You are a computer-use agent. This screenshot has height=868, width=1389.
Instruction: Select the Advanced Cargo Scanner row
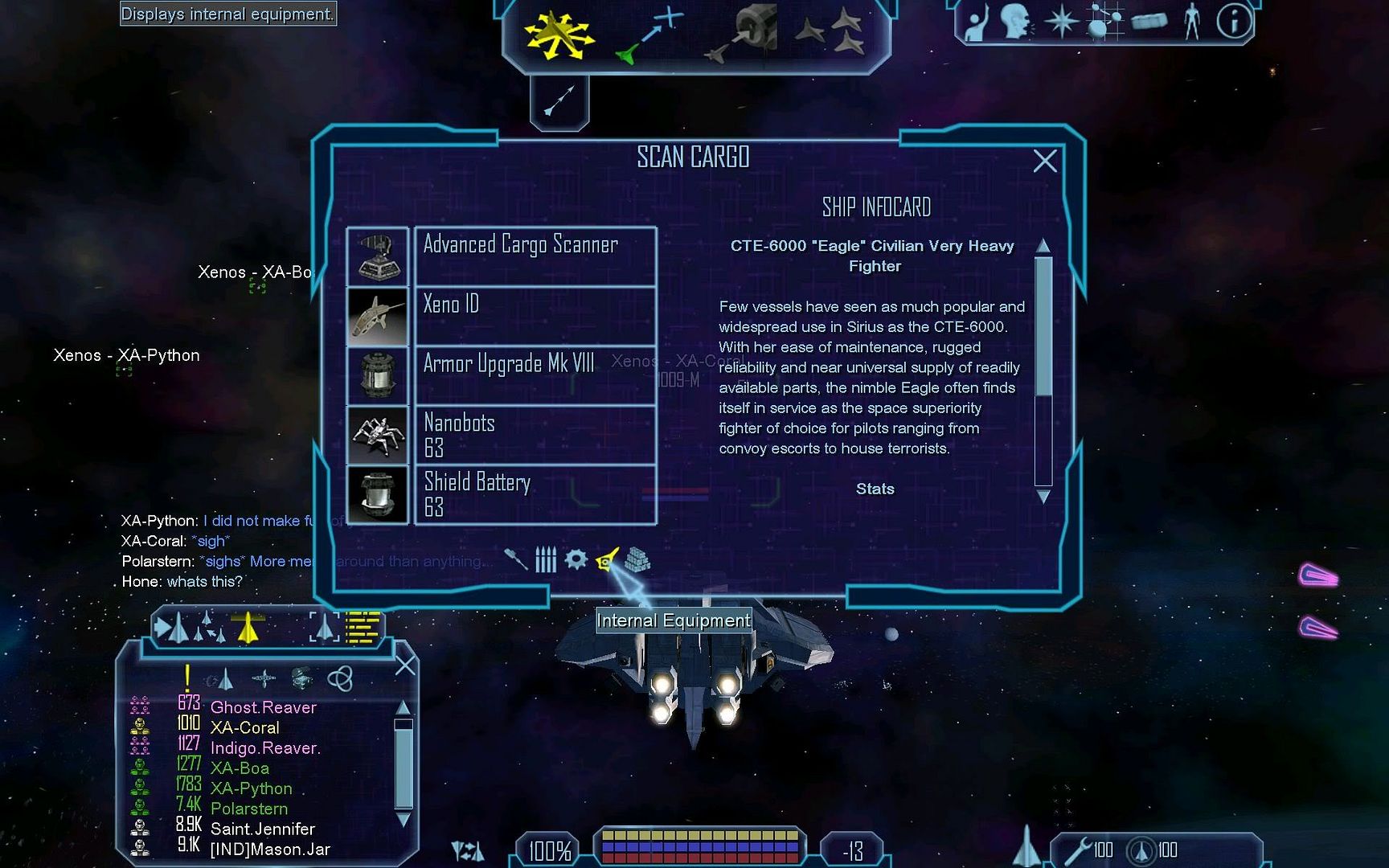coord(535,256)
